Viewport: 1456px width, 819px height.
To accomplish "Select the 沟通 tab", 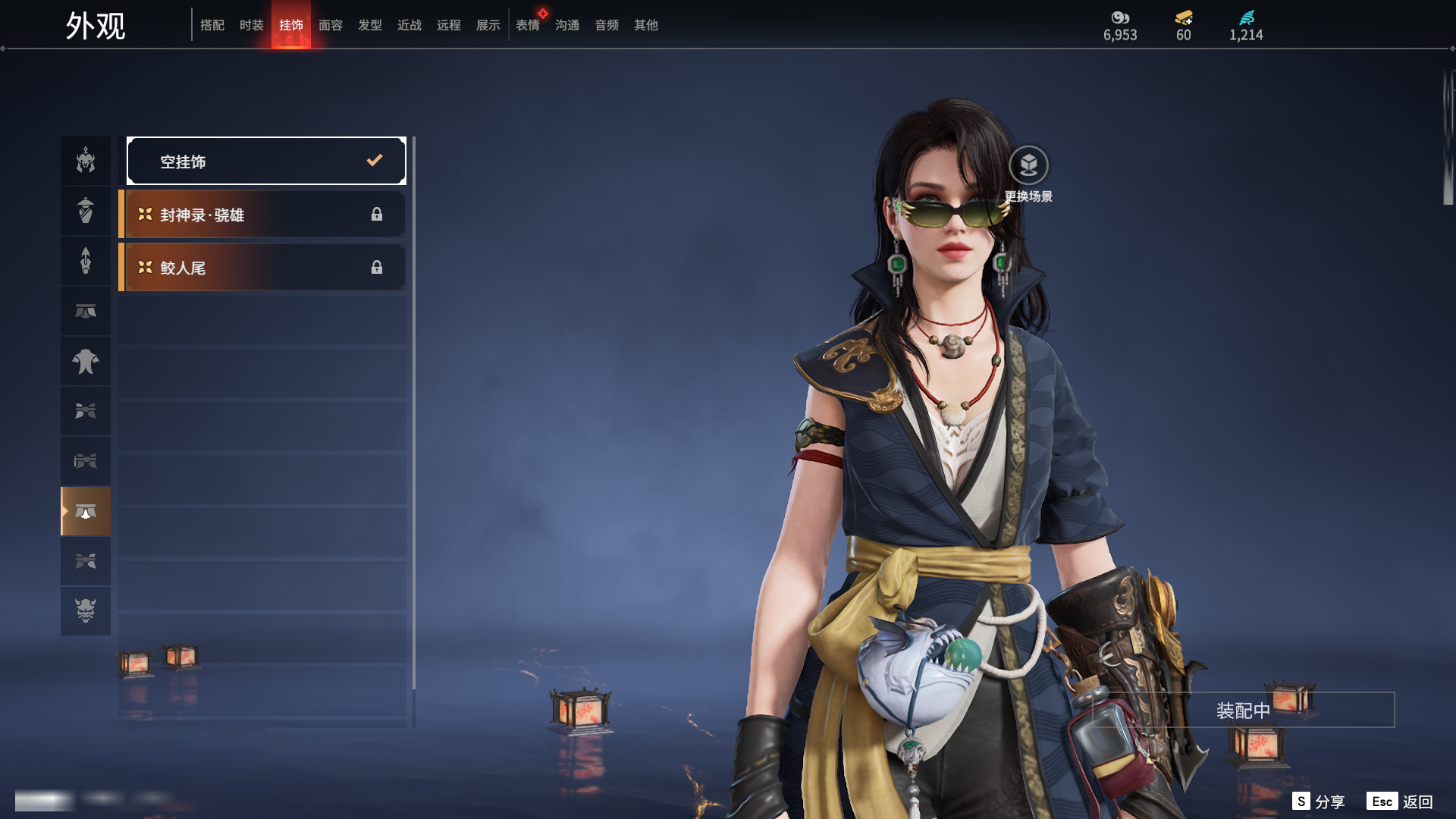I will pos(567,25).
